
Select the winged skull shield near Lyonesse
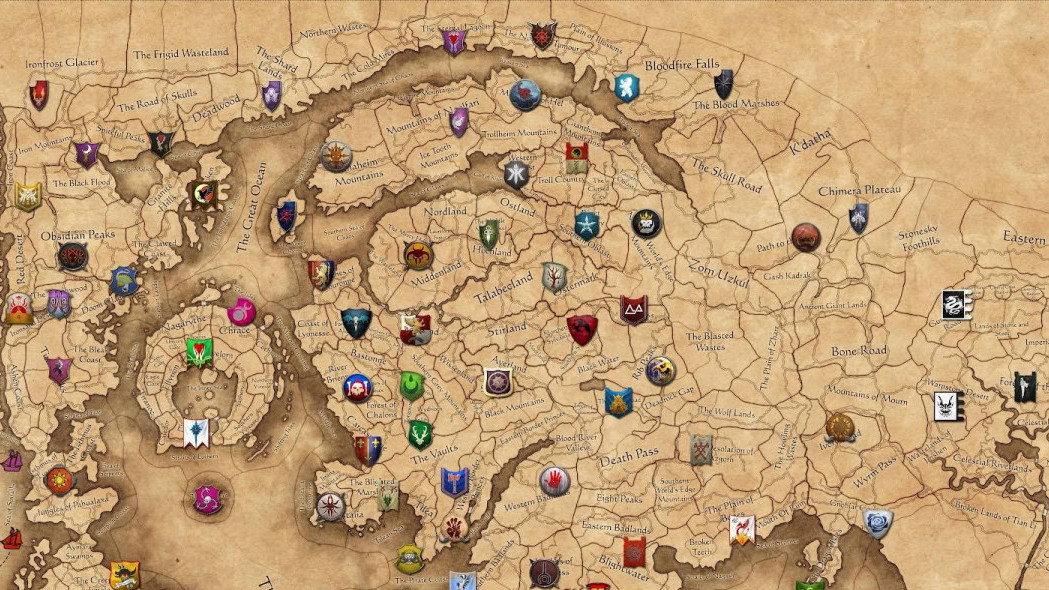(x=356, y=323)
